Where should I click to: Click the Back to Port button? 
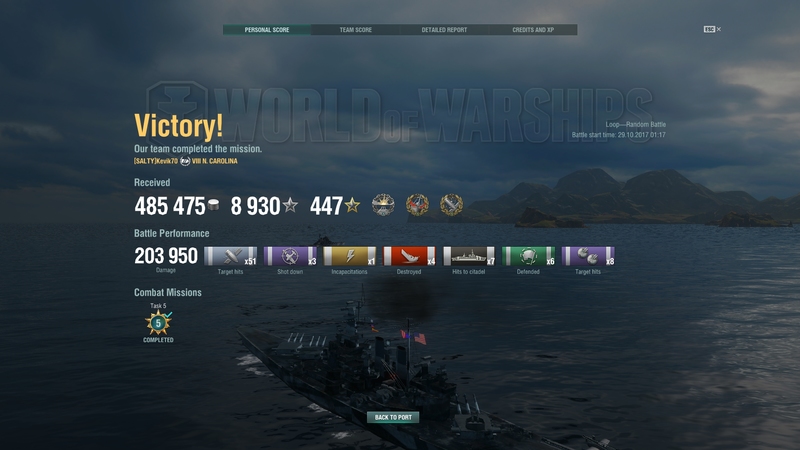point(393,417)
